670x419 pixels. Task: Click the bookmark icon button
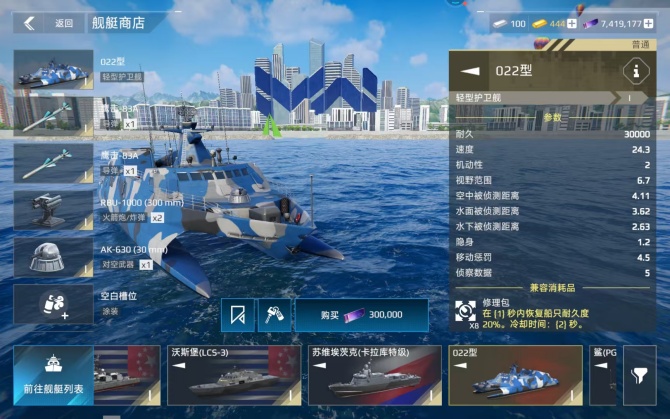238,315
